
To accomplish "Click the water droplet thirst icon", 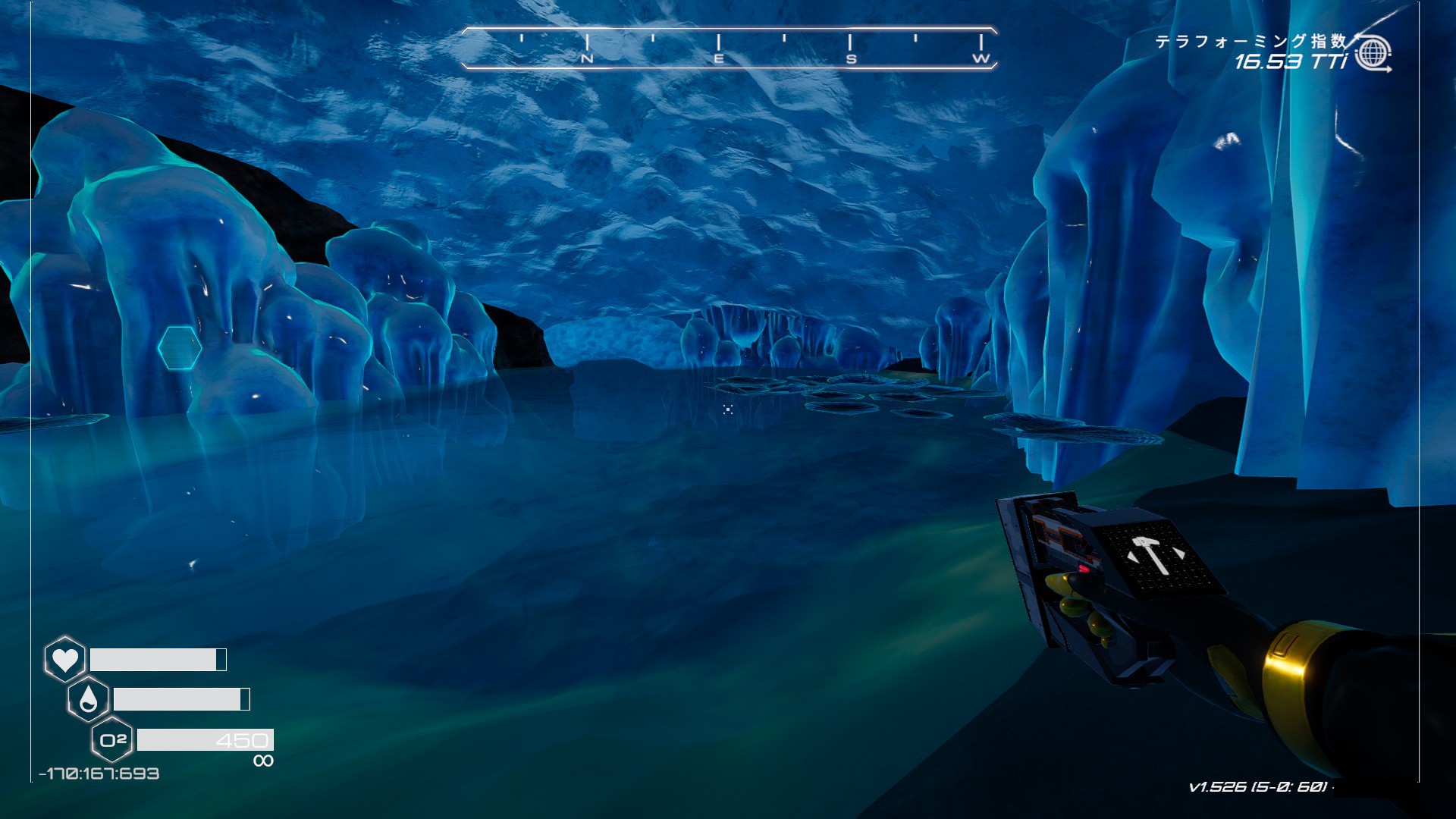I will pos(88,699).
